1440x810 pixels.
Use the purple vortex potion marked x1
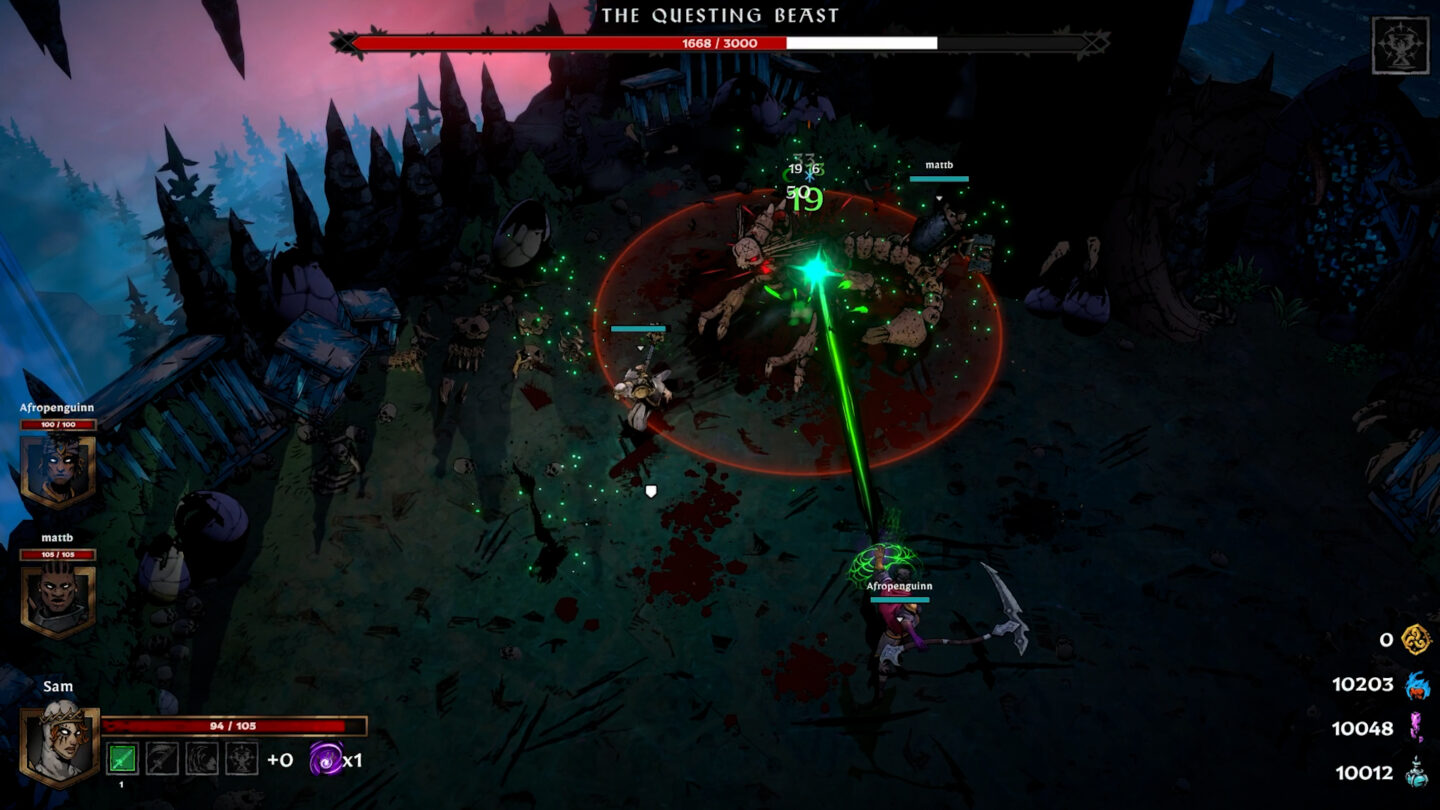click(x=325, y=759)
